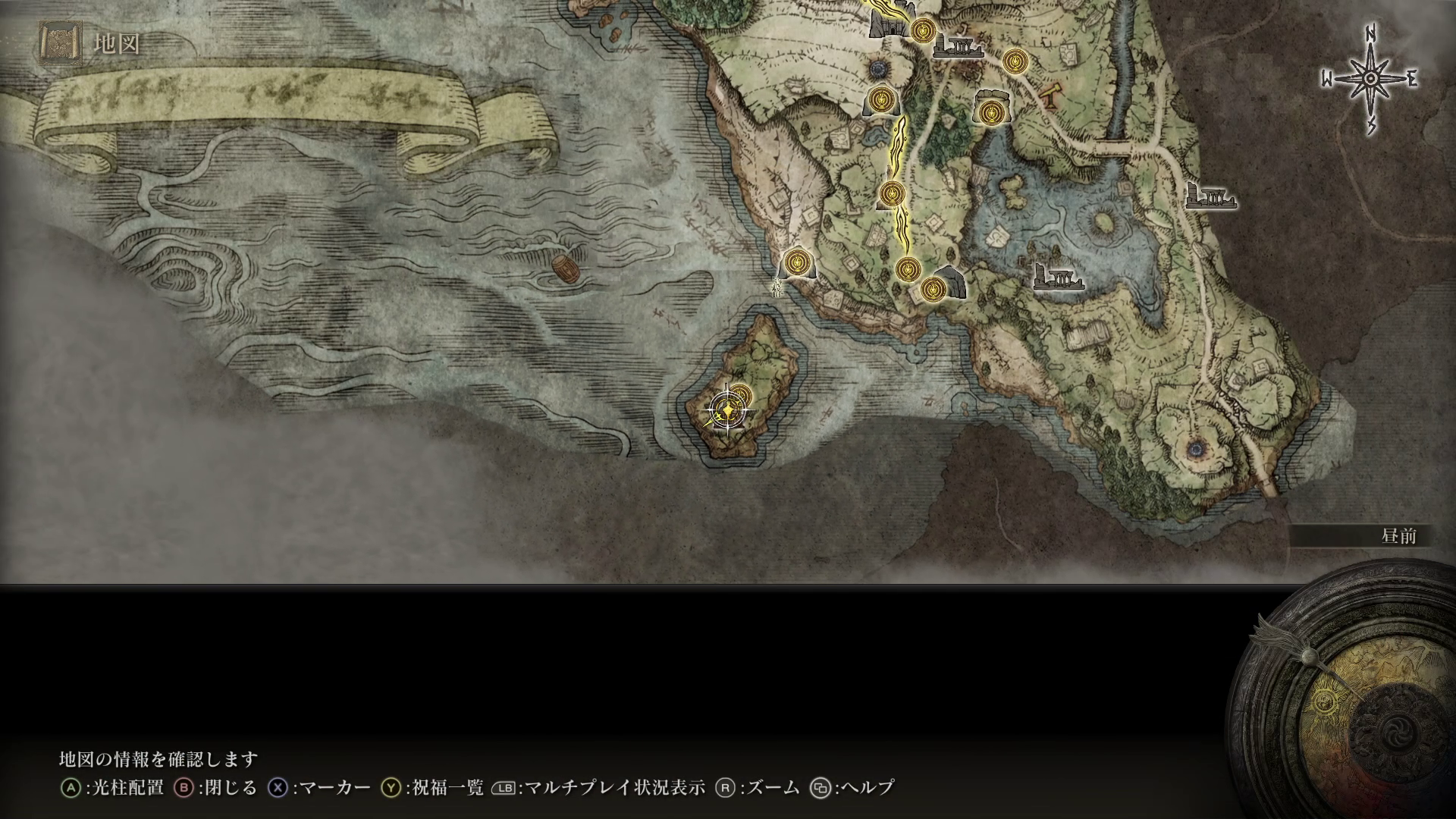Click the blue circle marker on the southern peninsula
The width and height of the screenshot is (1456, 819).
tap(1198, 449)
